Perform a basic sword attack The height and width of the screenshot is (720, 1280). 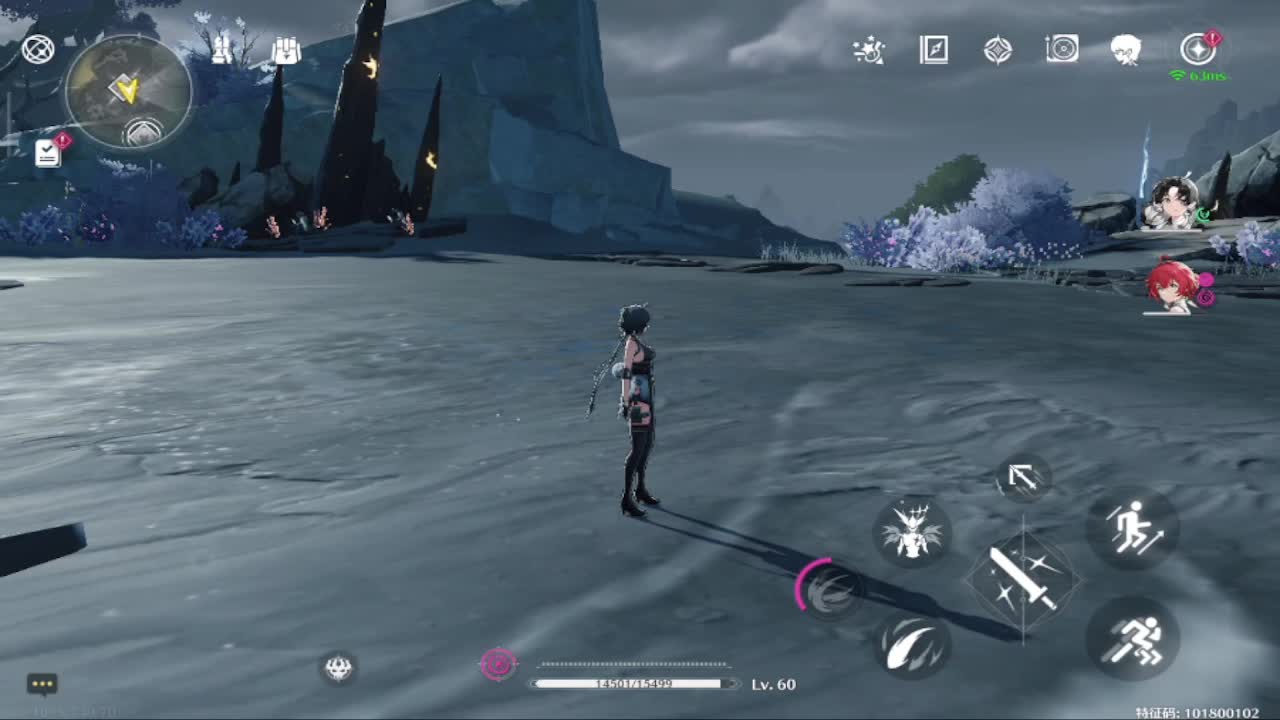1022,579
